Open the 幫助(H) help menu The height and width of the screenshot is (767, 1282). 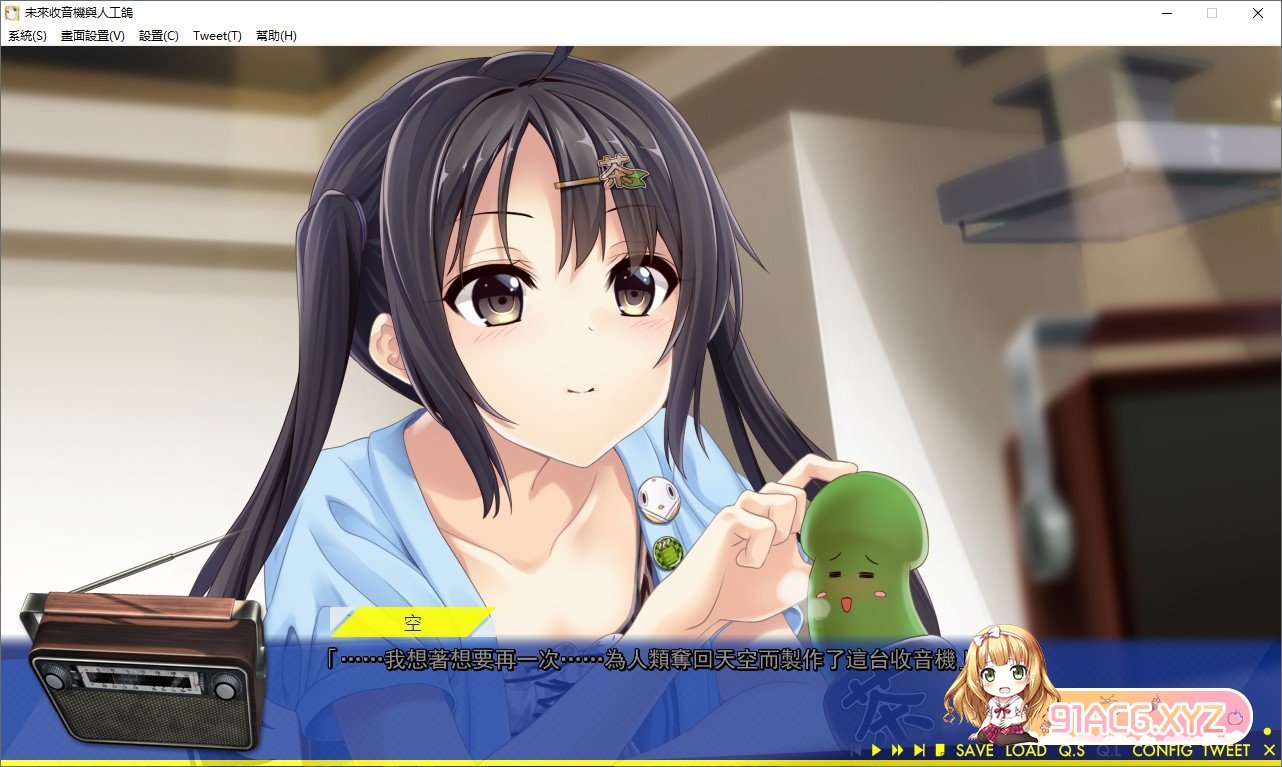tap(276, 36)
